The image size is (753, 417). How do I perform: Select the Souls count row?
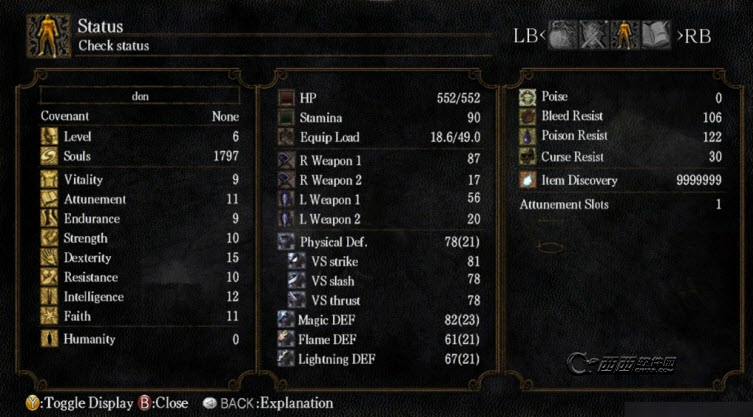click(140, 156)
